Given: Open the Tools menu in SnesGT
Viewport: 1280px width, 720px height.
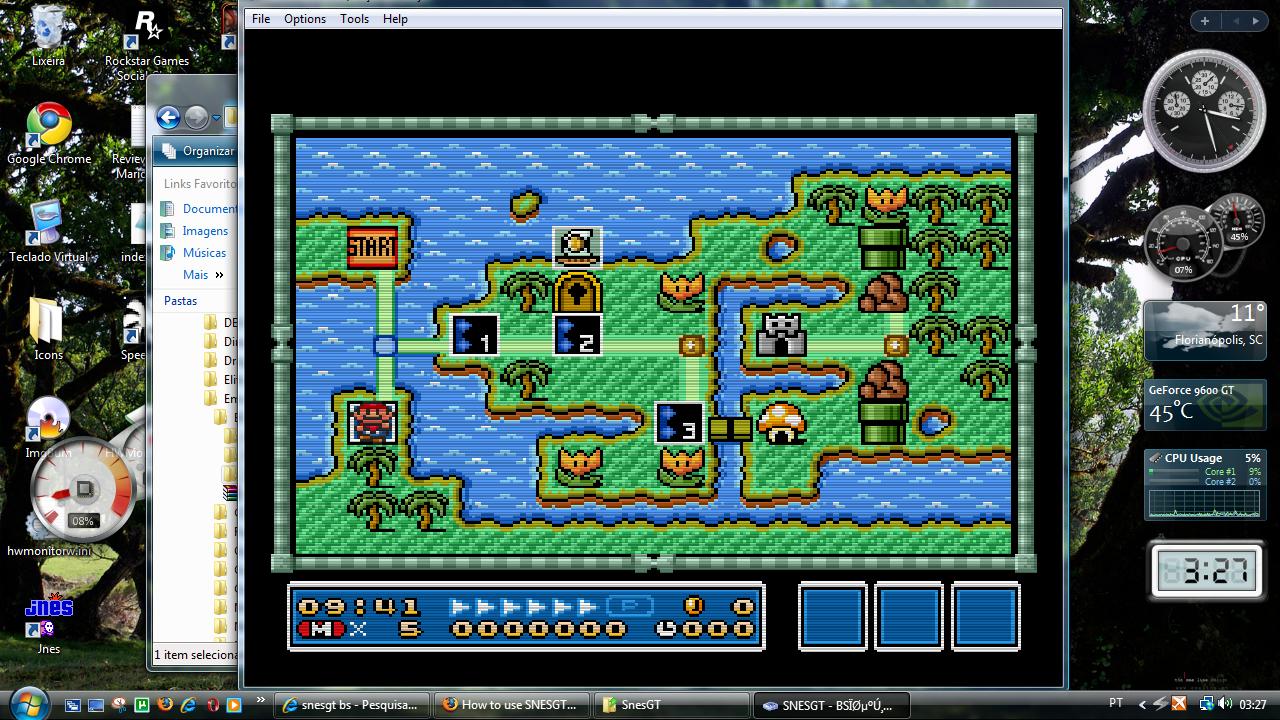Looking at the screenshot, I should pyautogui.click(x=354, y=18).
